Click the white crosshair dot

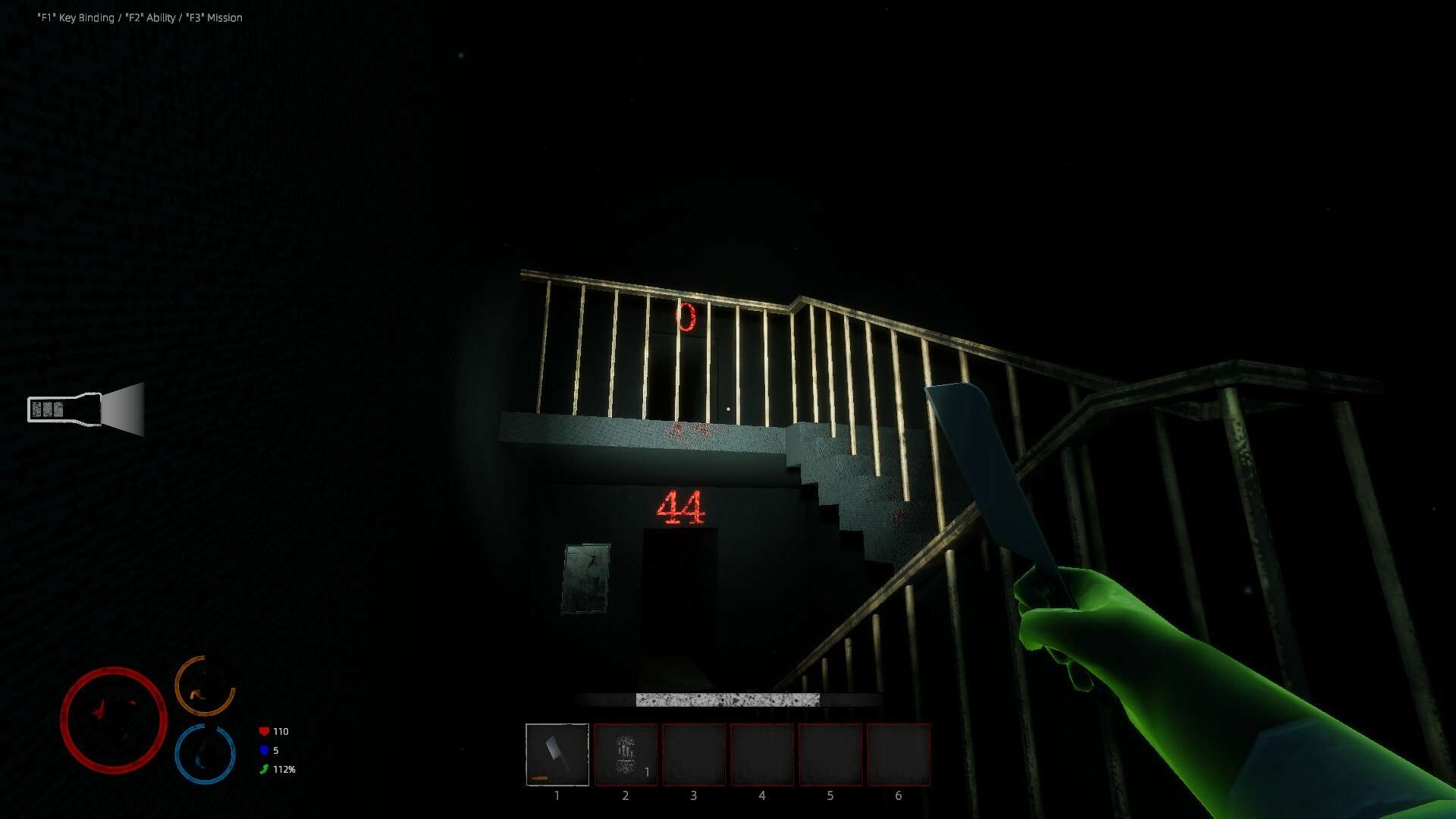[728, 408]
